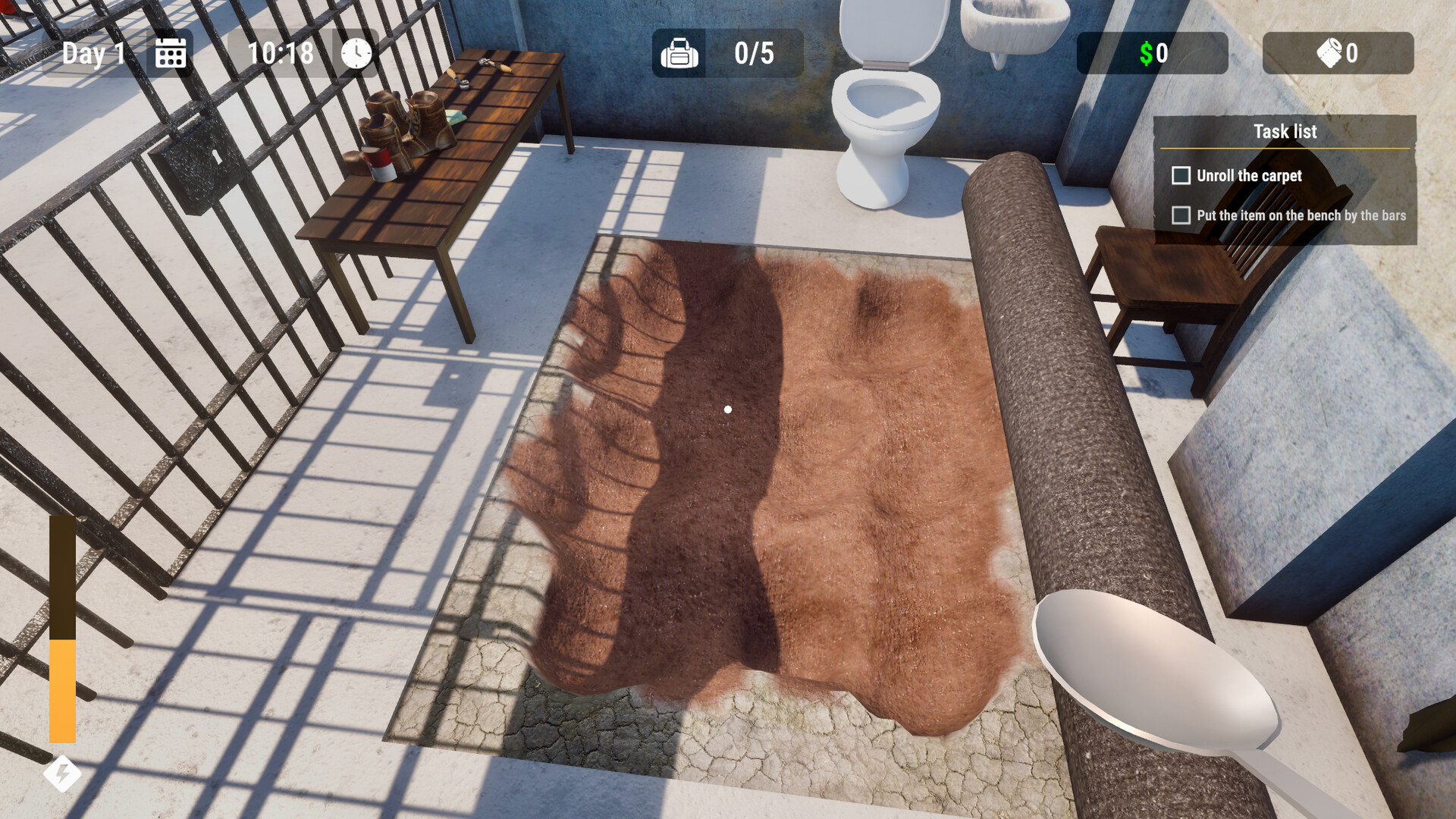
Task: Click the calendar icon next to Day 1
Action: (x=171, y=53)
